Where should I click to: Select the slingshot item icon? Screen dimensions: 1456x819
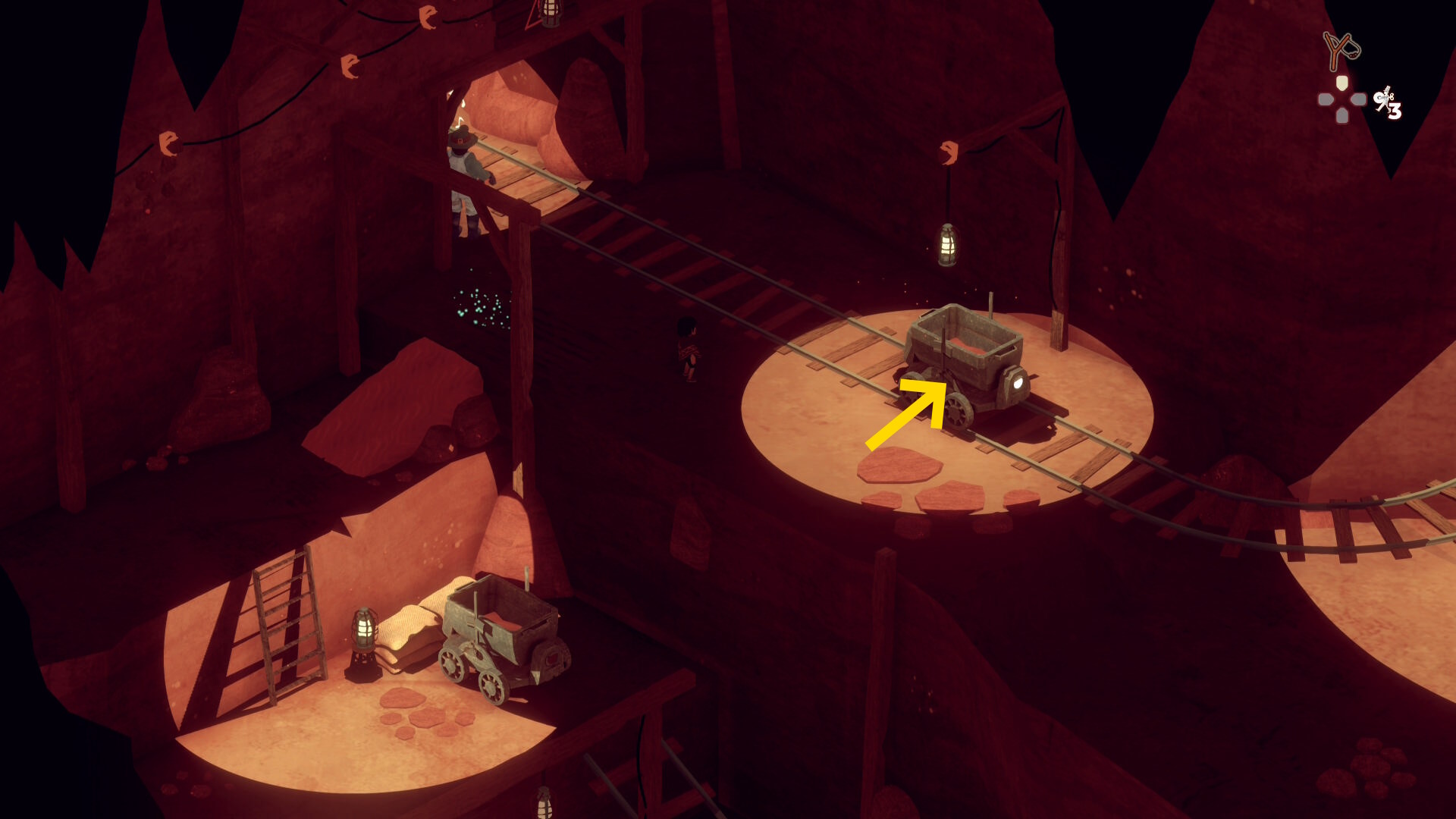tap(1341, 50)
